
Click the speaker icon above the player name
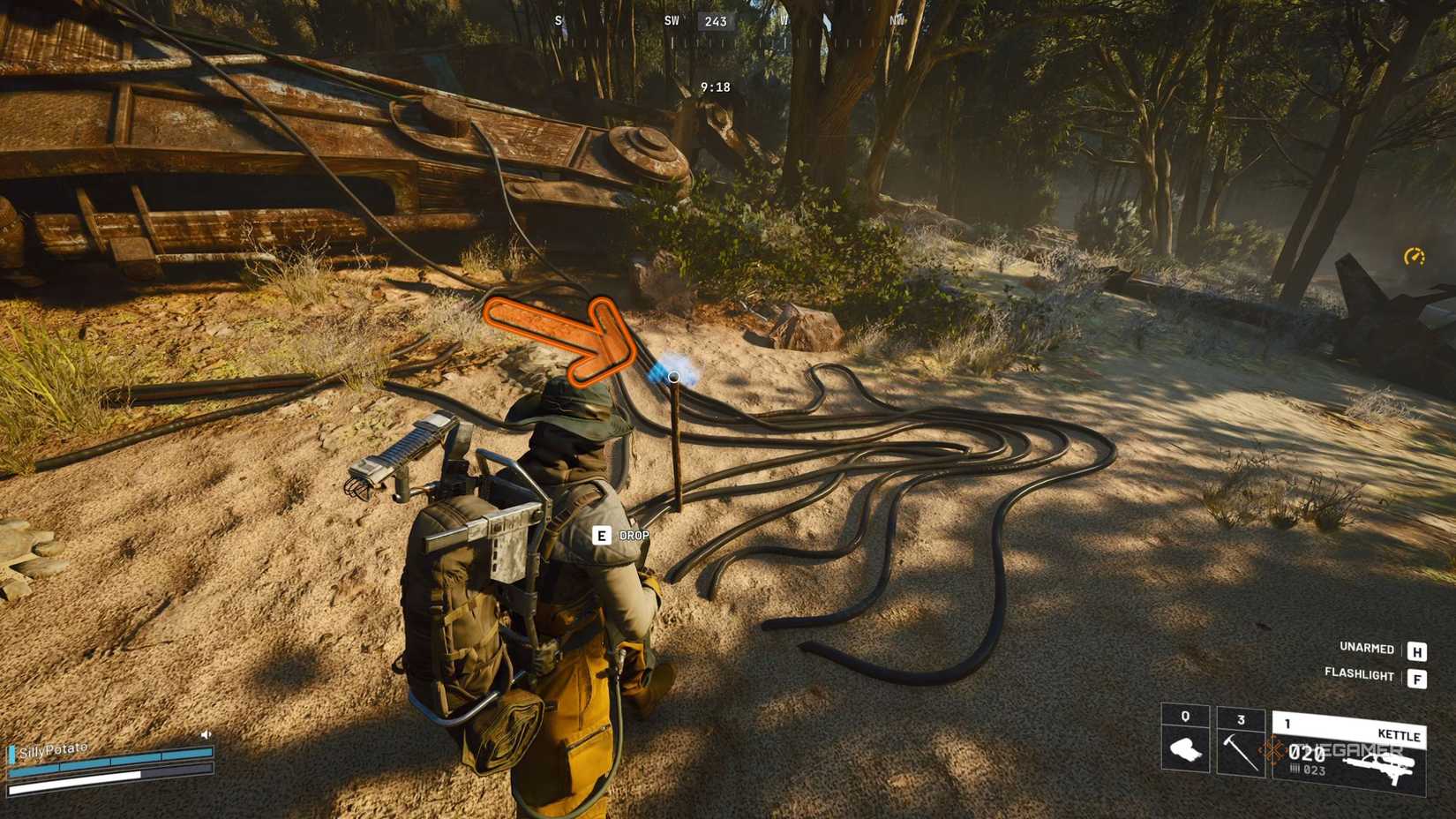pos(205,733)
